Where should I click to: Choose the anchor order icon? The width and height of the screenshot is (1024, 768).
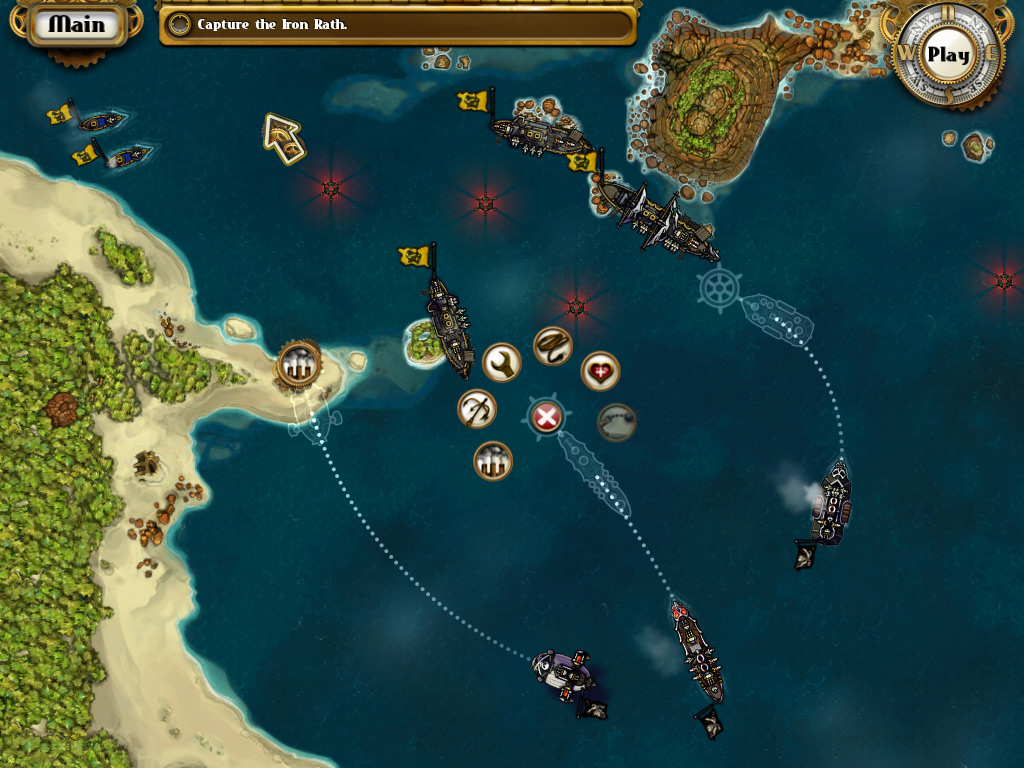click(477, 409)
